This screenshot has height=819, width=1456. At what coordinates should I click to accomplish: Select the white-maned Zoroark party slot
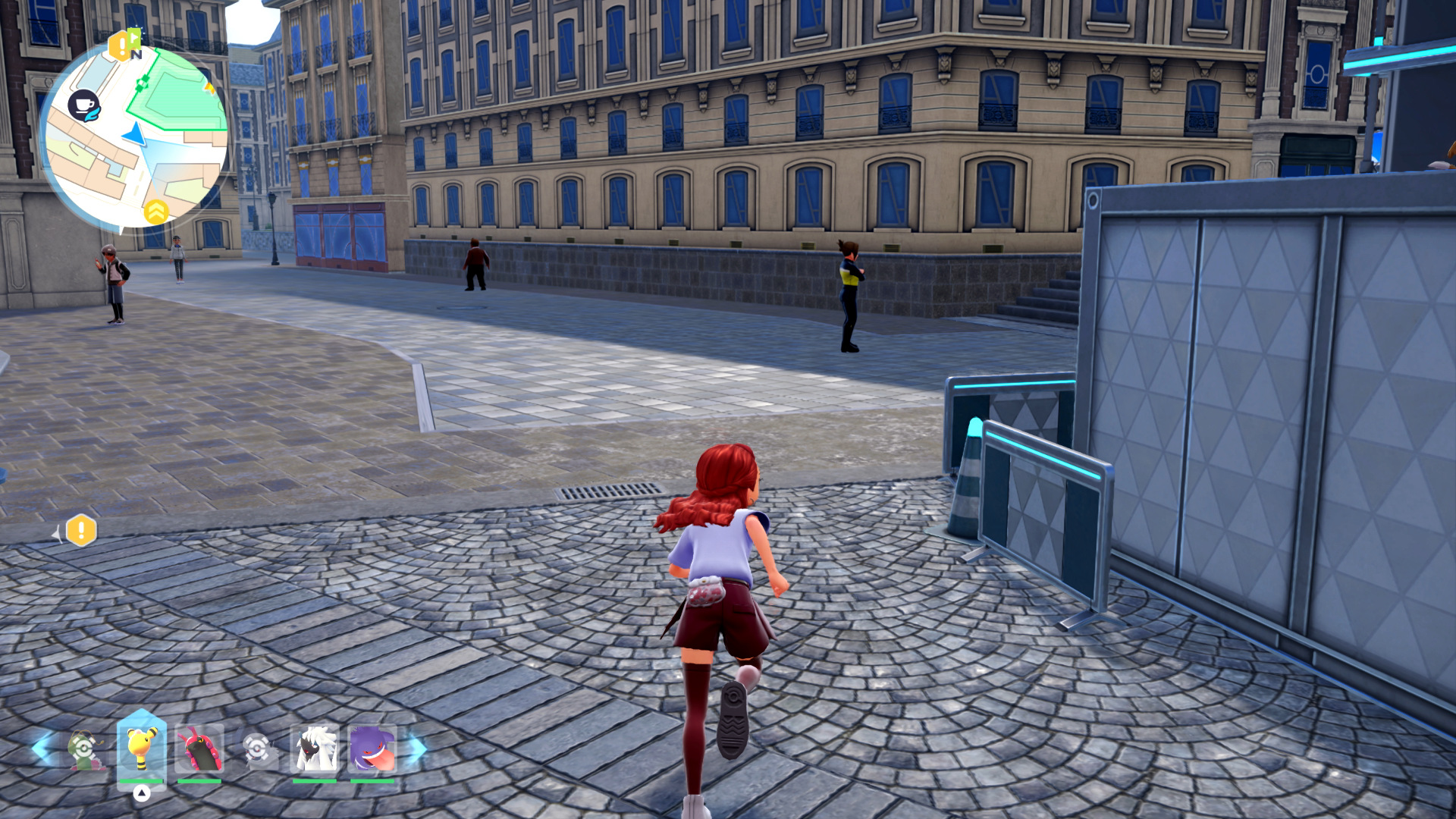315,748
